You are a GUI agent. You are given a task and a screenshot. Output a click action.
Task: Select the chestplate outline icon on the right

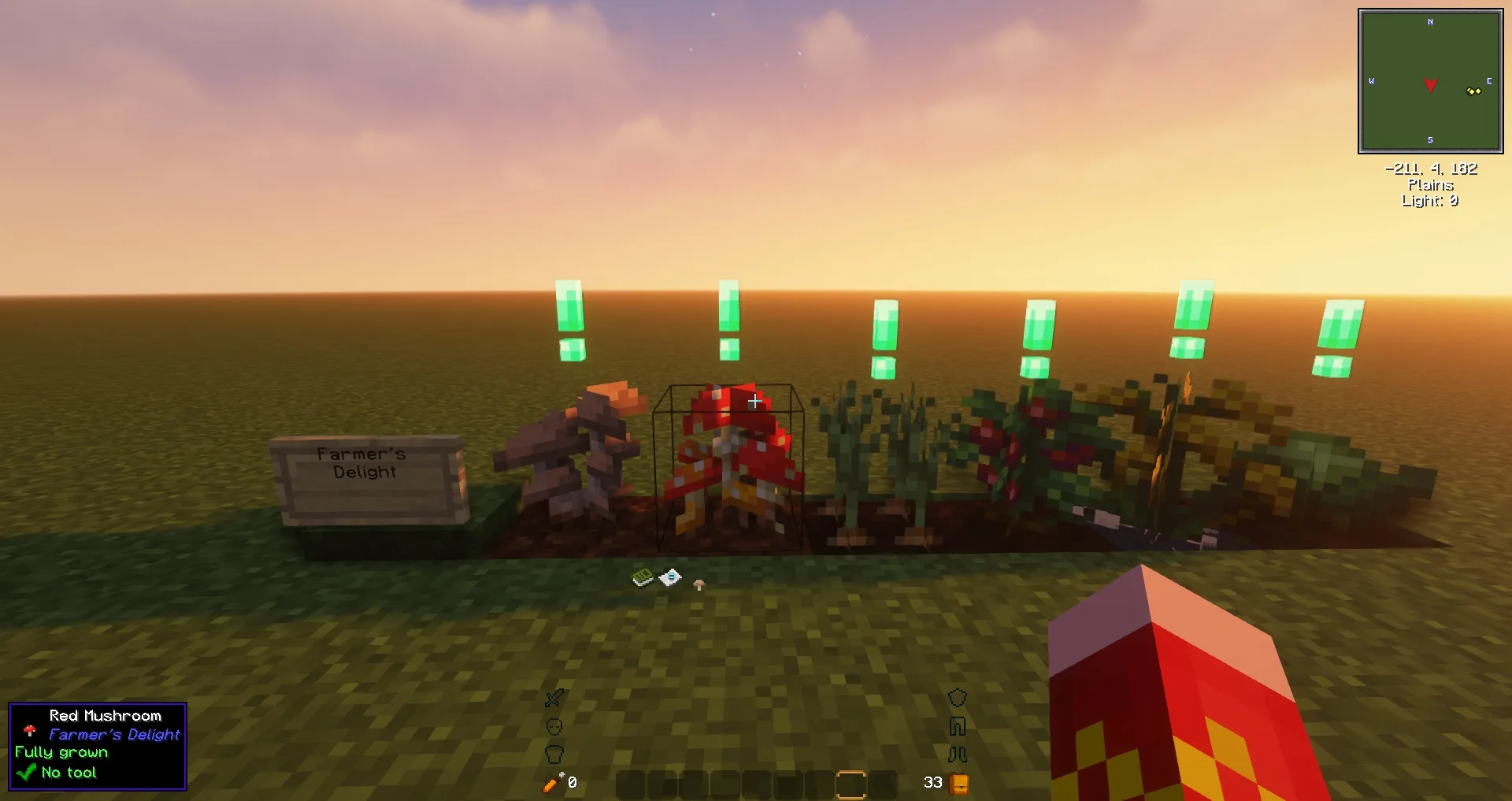pyautogui.click(x=958, y=725)
